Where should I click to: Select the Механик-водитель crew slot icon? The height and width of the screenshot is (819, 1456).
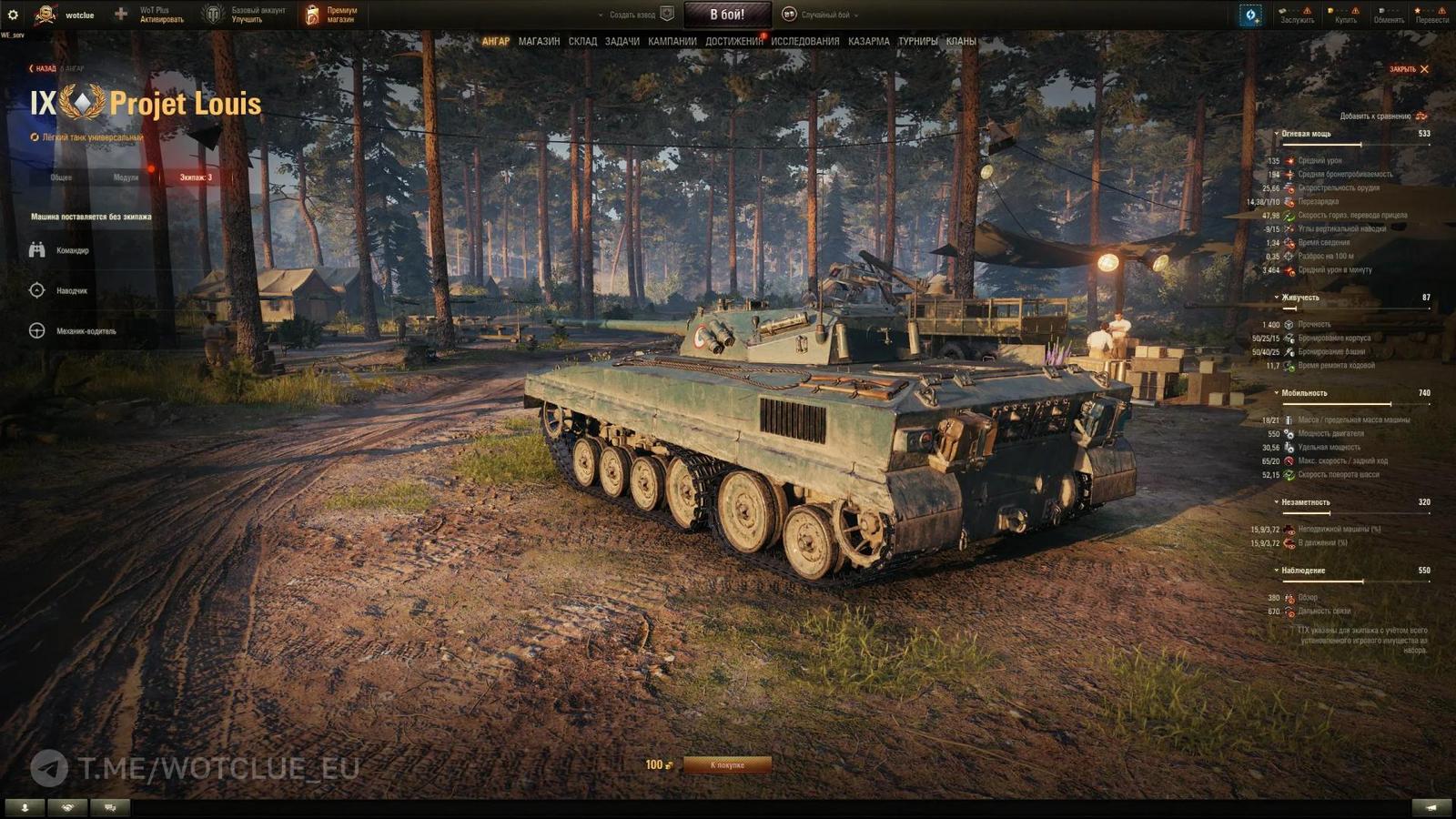(x=36, y=332)
